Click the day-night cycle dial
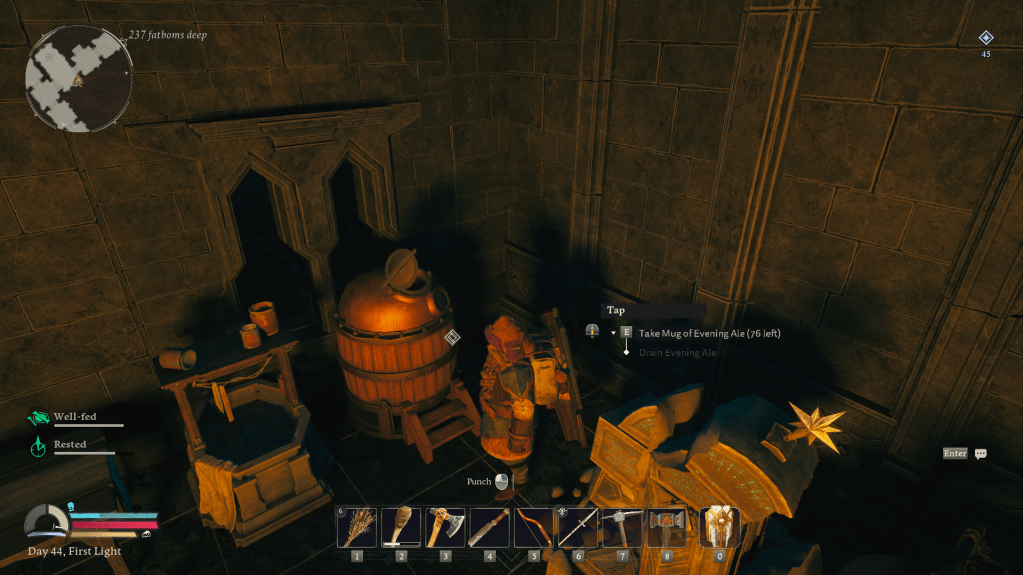Screen dimensions: 1023x575 point(46,522)
